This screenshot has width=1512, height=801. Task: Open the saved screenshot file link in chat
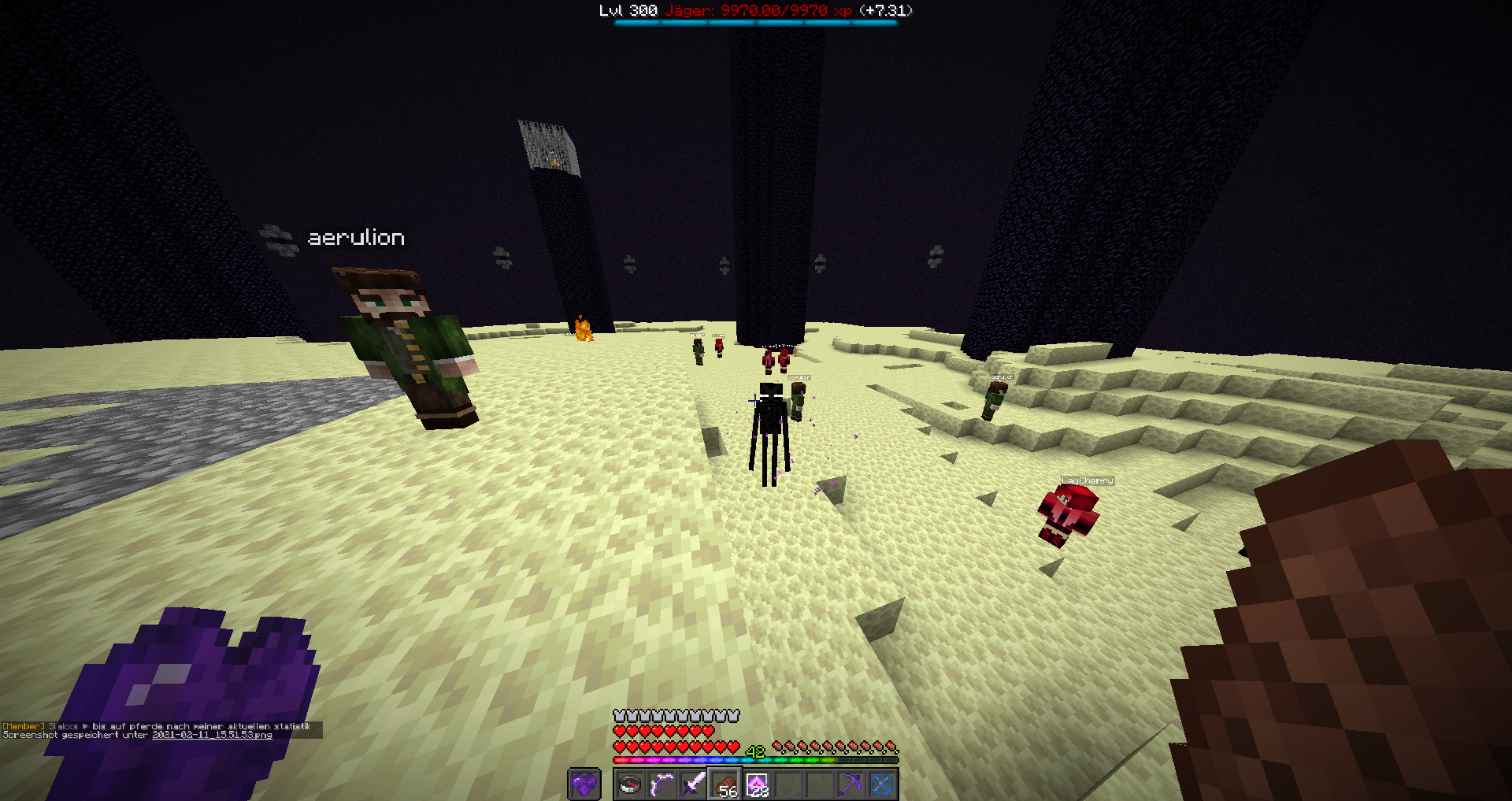[211, 735]
